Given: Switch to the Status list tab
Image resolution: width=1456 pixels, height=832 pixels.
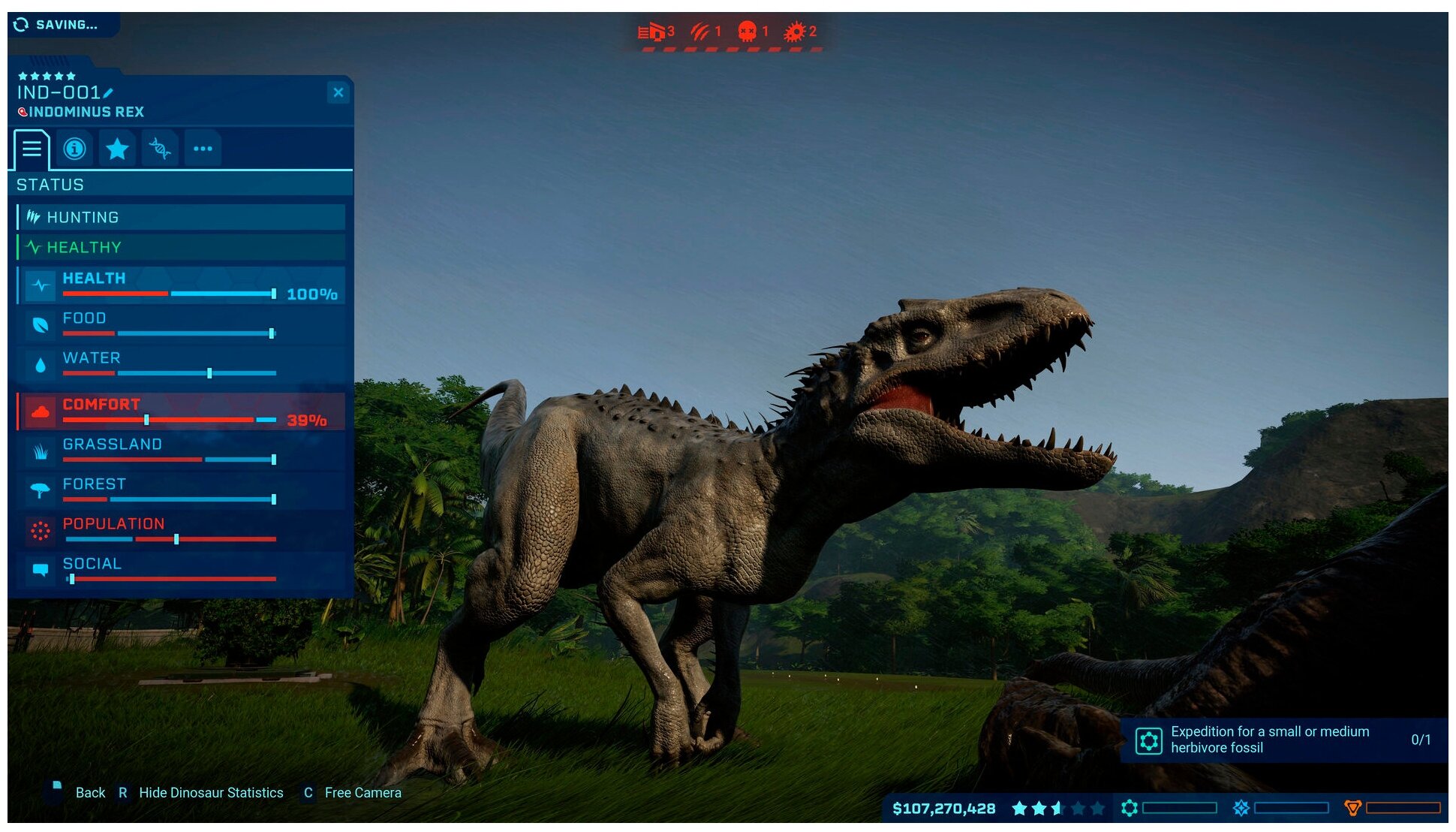Looking at the screenshot, I should click(x=32, y=149).
